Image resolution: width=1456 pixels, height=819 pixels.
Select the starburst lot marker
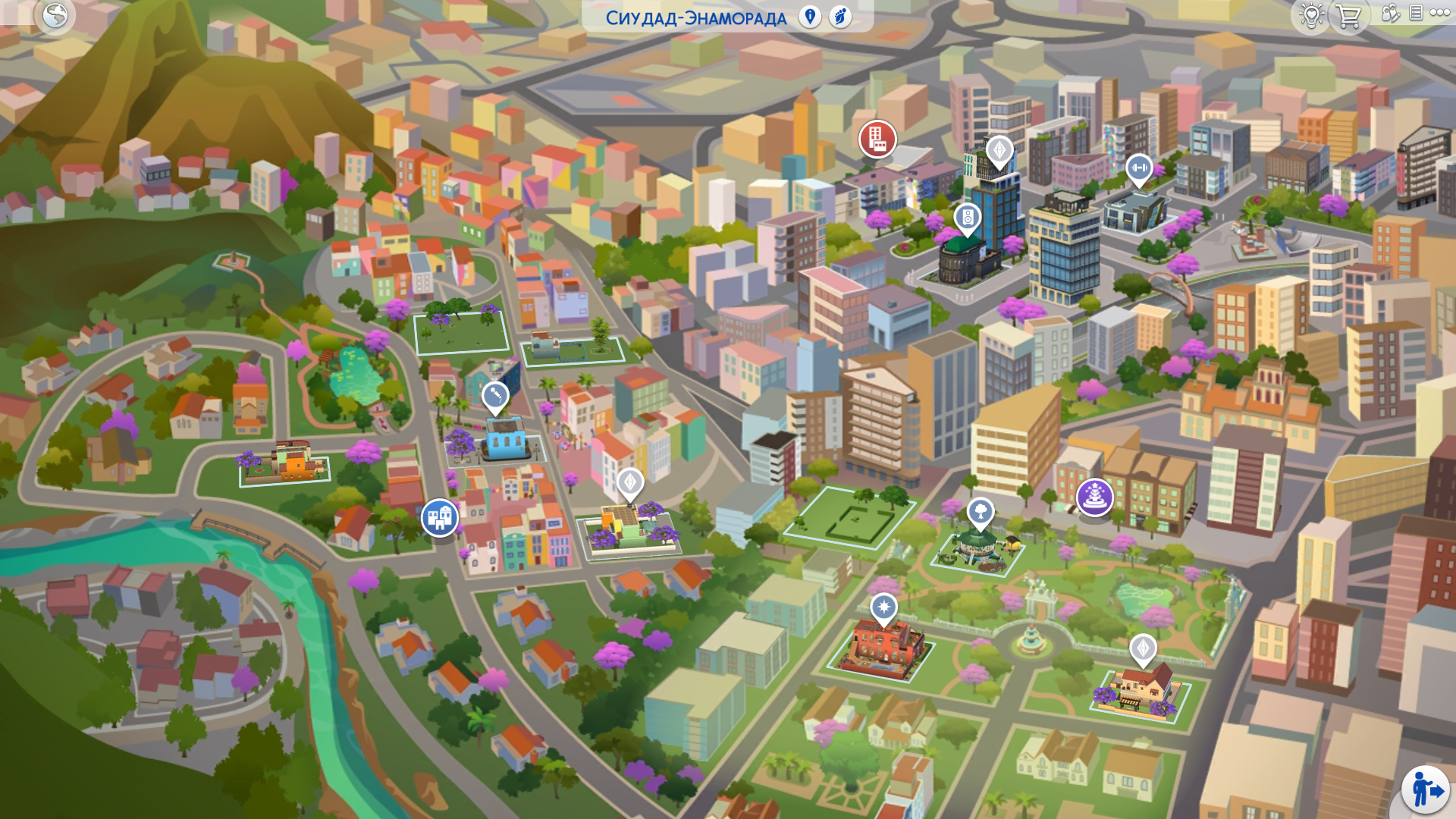[883, 607]
